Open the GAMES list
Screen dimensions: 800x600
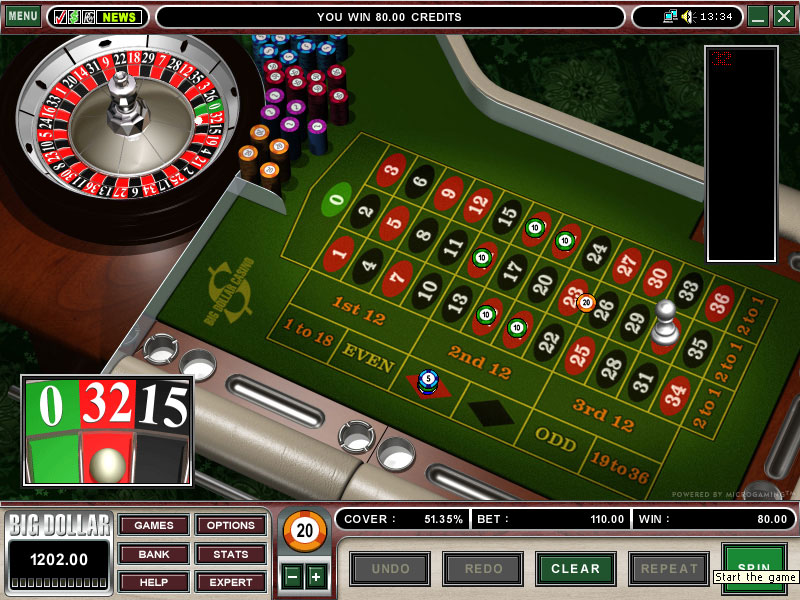point(154,526)
